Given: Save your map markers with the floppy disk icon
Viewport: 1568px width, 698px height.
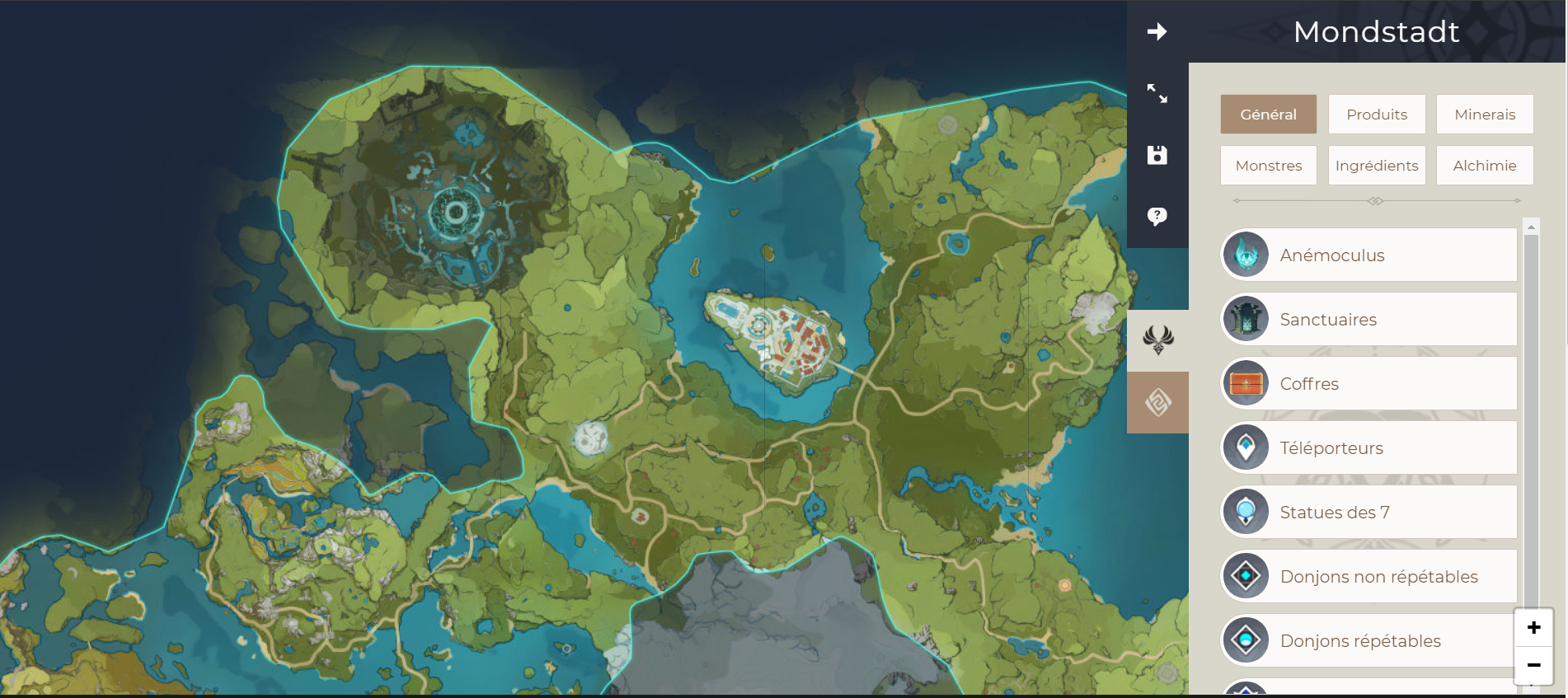Looking at the screenshot, I should tap(1157, 154).
